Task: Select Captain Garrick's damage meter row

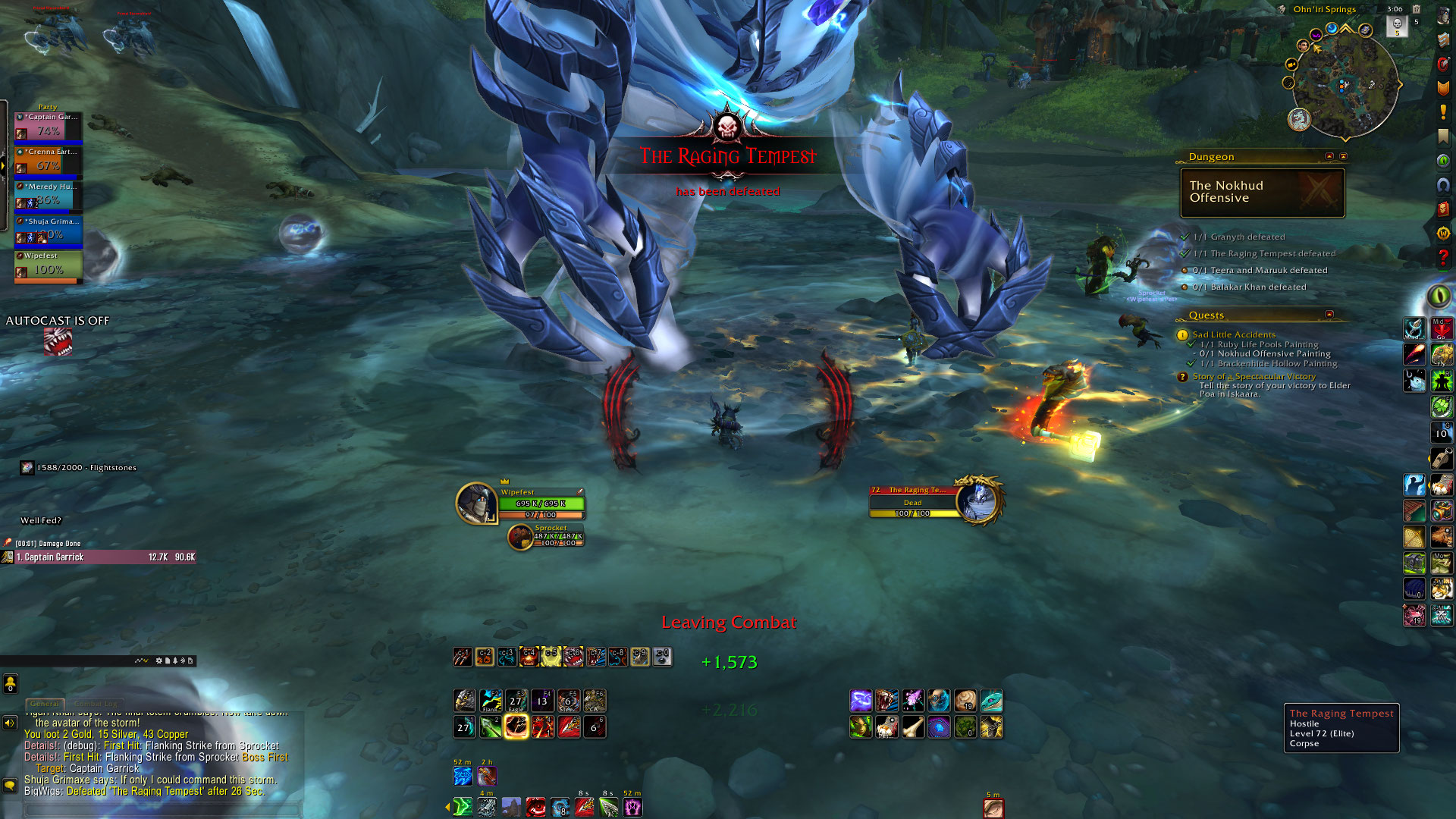Action: (x=99, y=557)
